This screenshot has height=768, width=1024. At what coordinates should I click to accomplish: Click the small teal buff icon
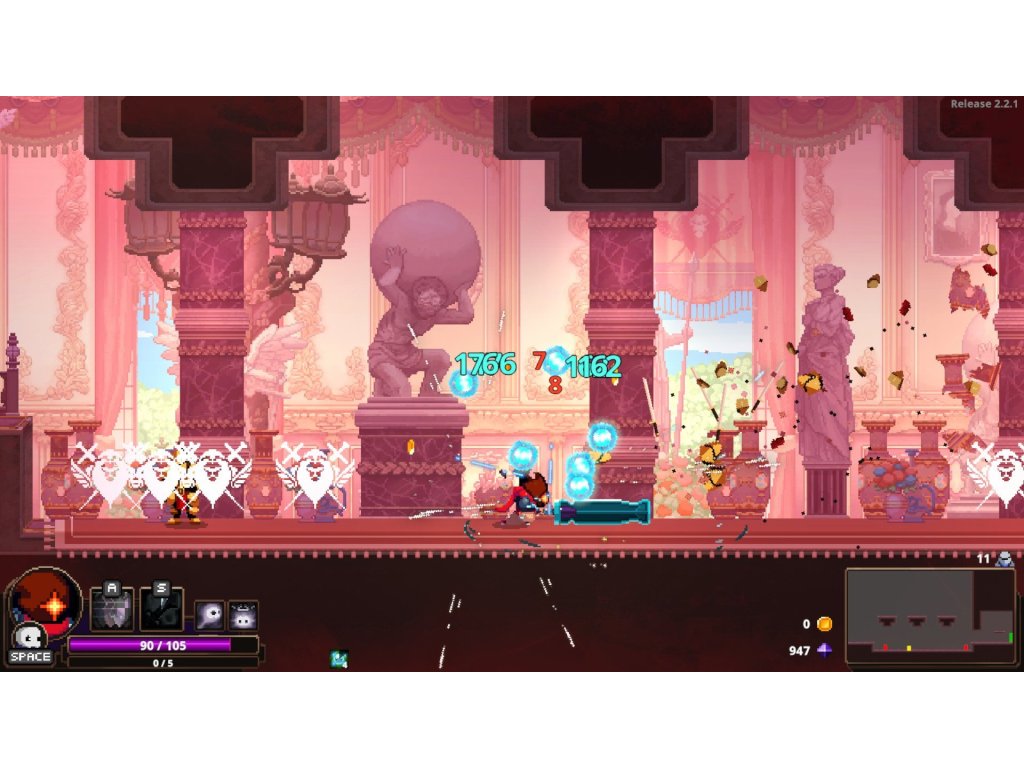tap(339, 658)
